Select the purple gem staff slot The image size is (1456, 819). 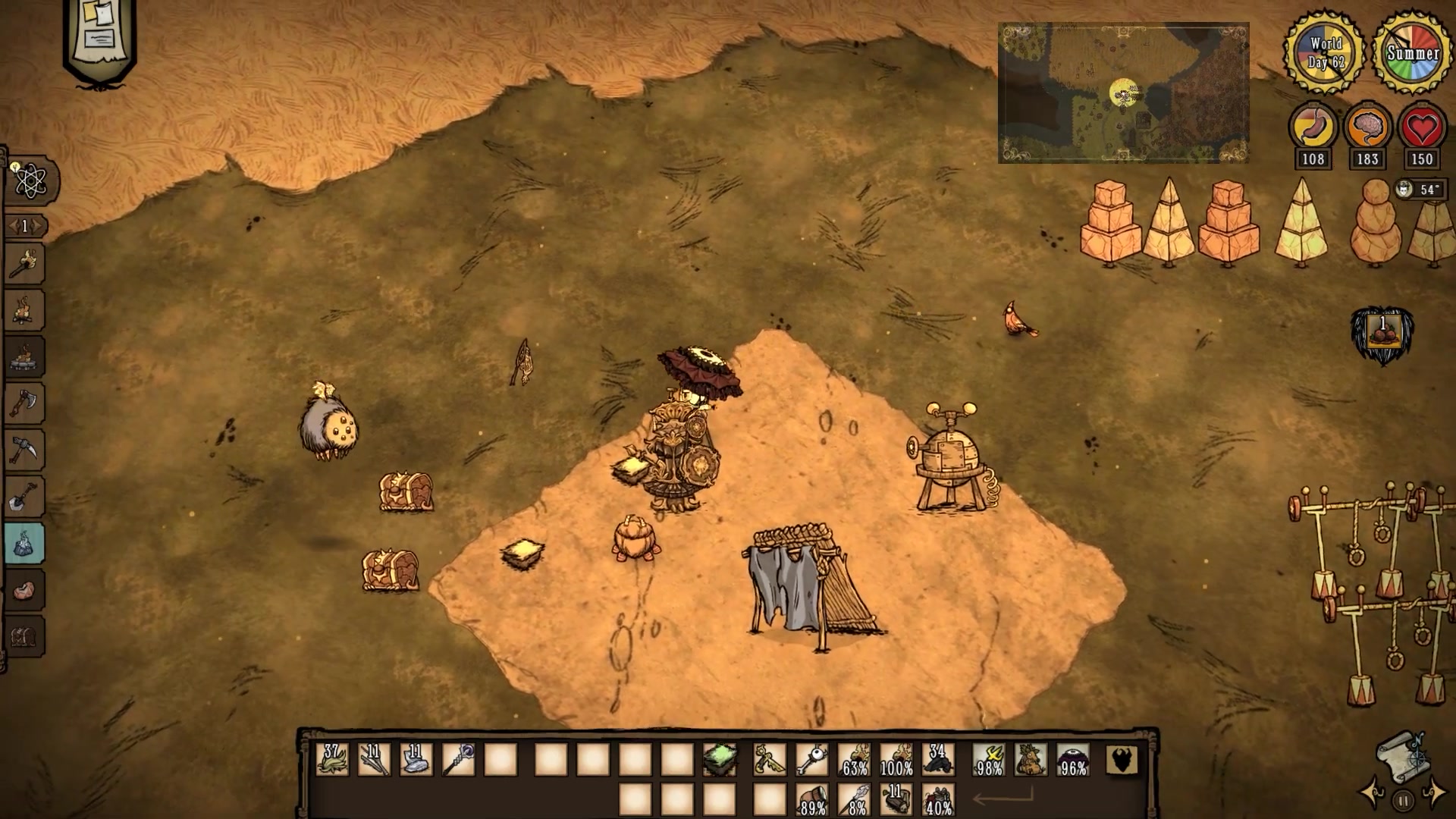pos(458,759)
